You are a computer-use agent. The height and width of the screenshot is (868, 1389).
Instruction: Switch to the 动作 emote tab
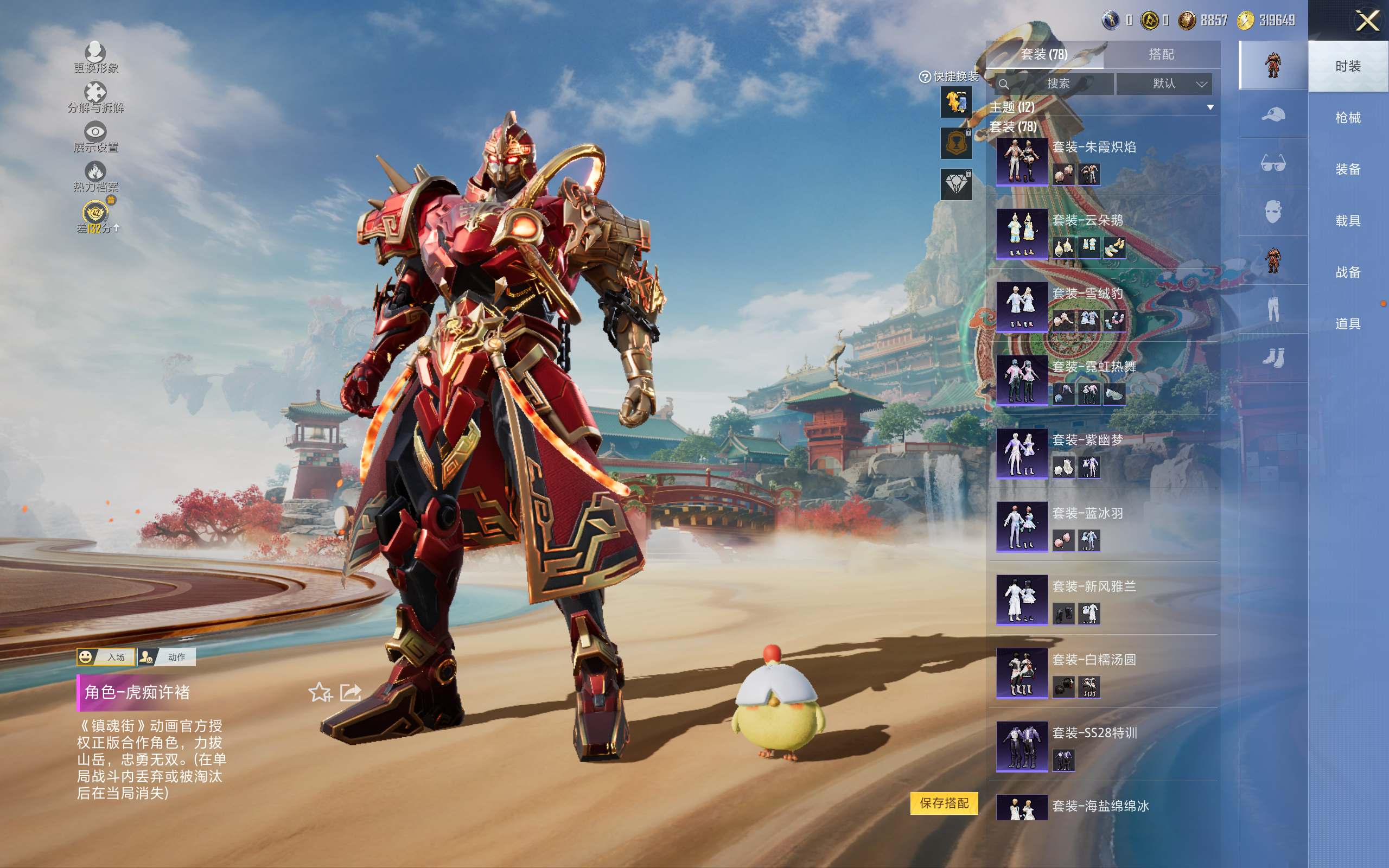tap(167, 658)
